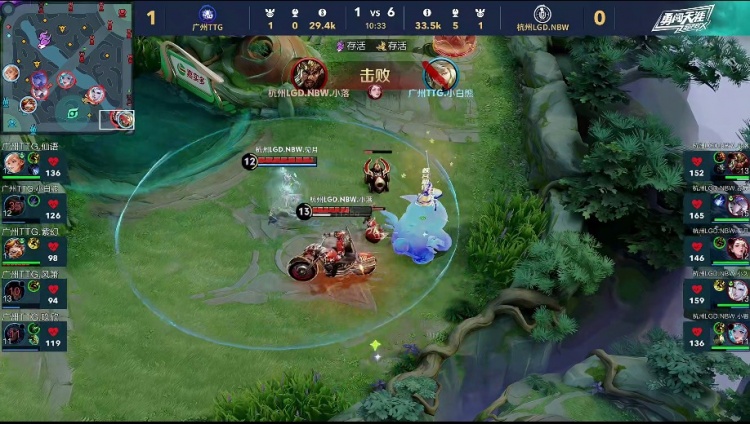Select the right team player with 159 health
The image size is (750, 424).
coord(716,291)
